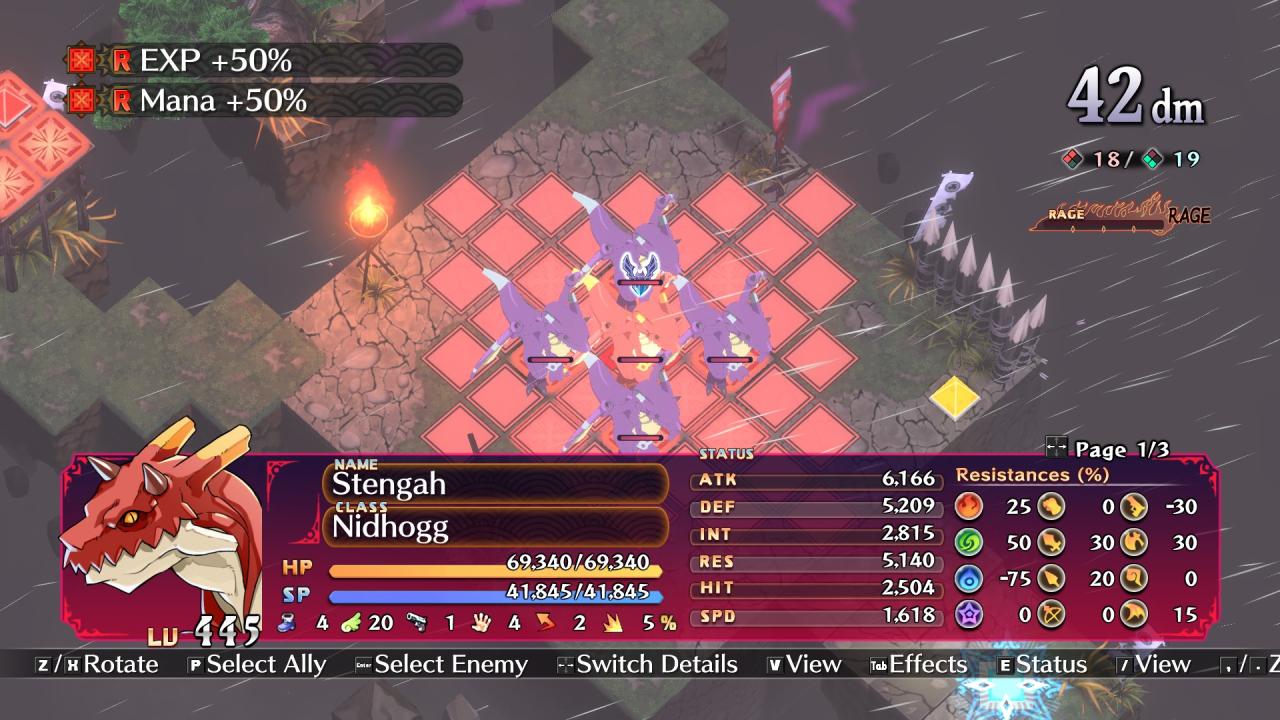Select the Stengah name field
Viewport: 1280px width, 720px height.
[x=495, y=484]
